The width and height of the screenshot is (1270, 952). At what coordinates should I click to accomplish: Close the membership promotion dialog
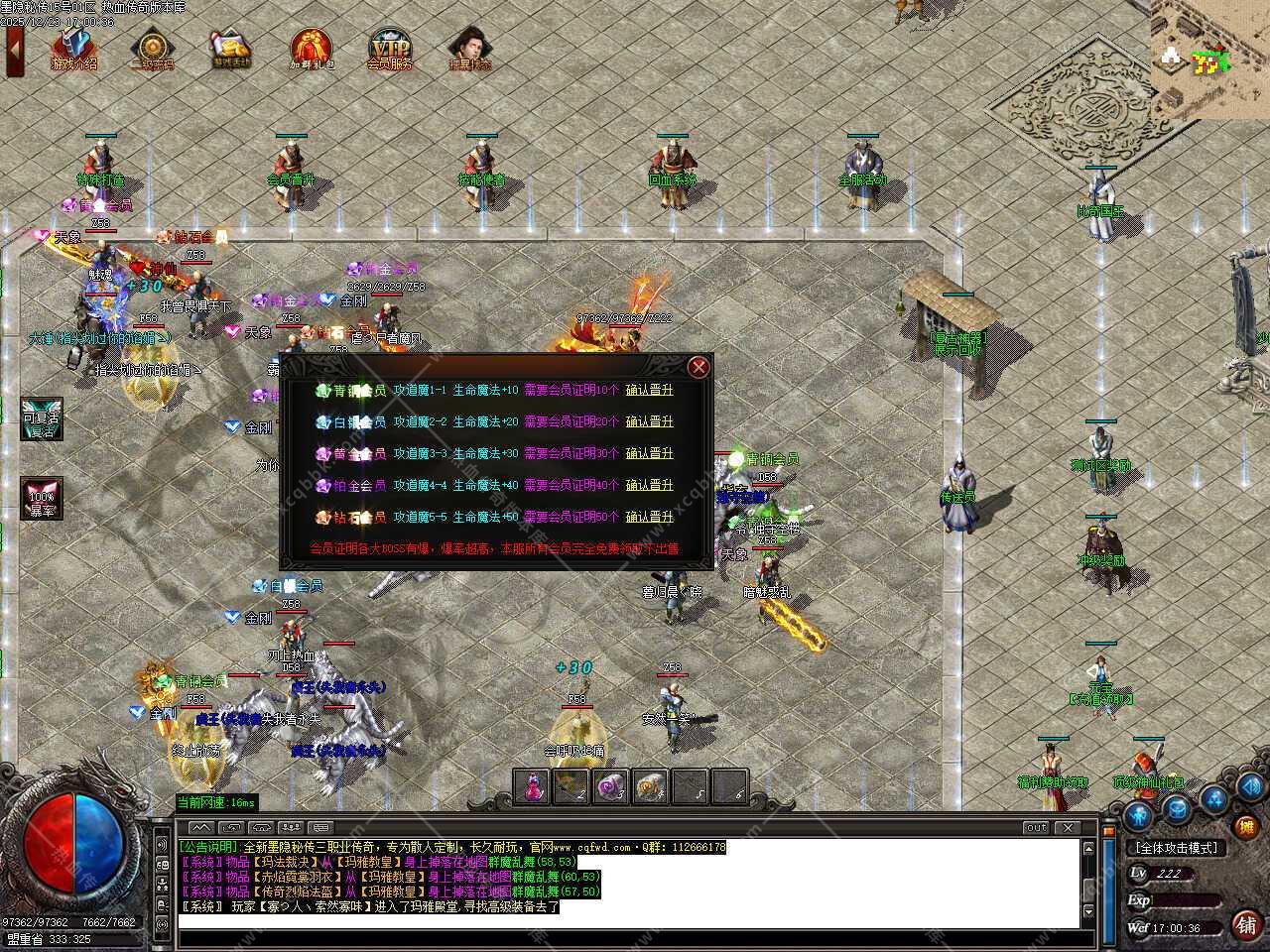tap(698, 367)
